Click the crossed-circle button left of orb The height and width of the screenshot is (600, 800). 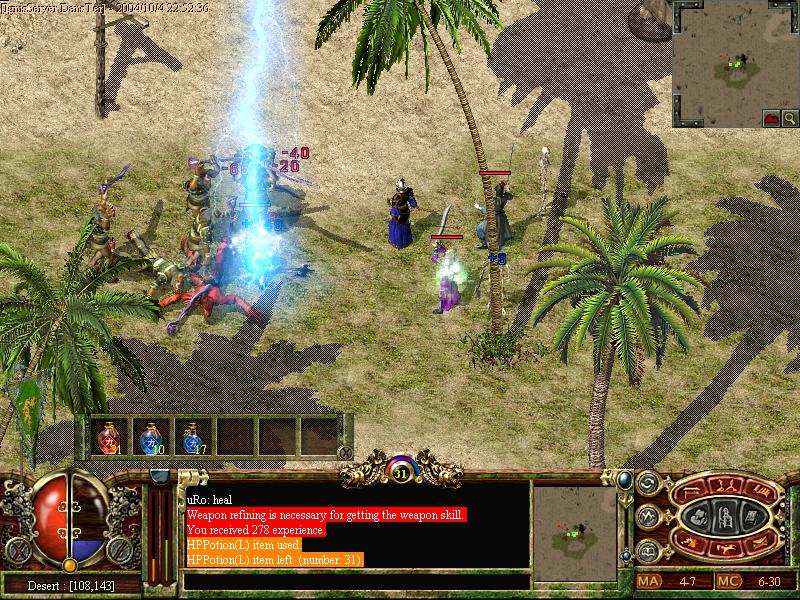(x=18, y=548)
